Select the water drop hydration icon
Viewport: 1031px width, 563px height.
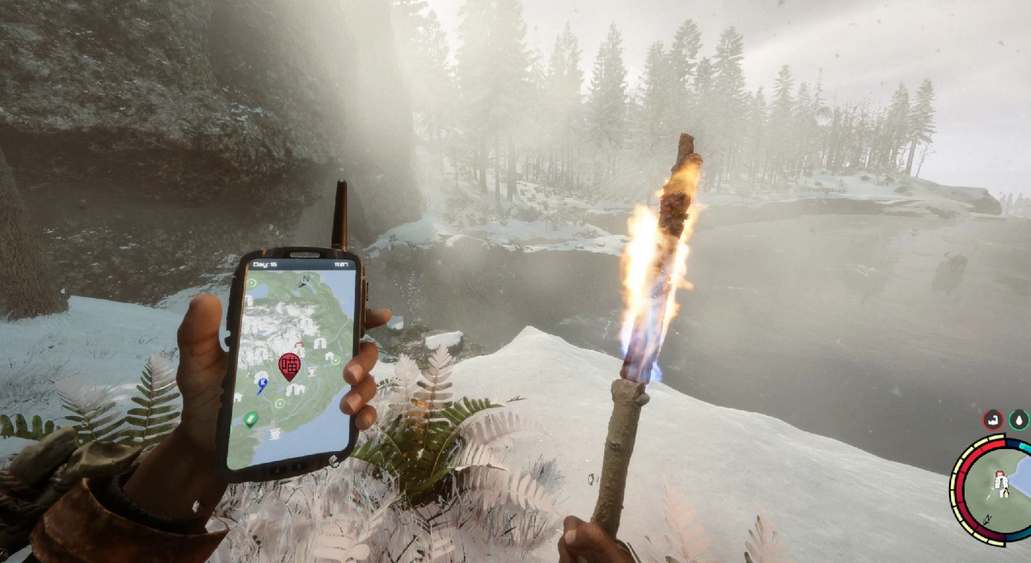click(1019, 419)
